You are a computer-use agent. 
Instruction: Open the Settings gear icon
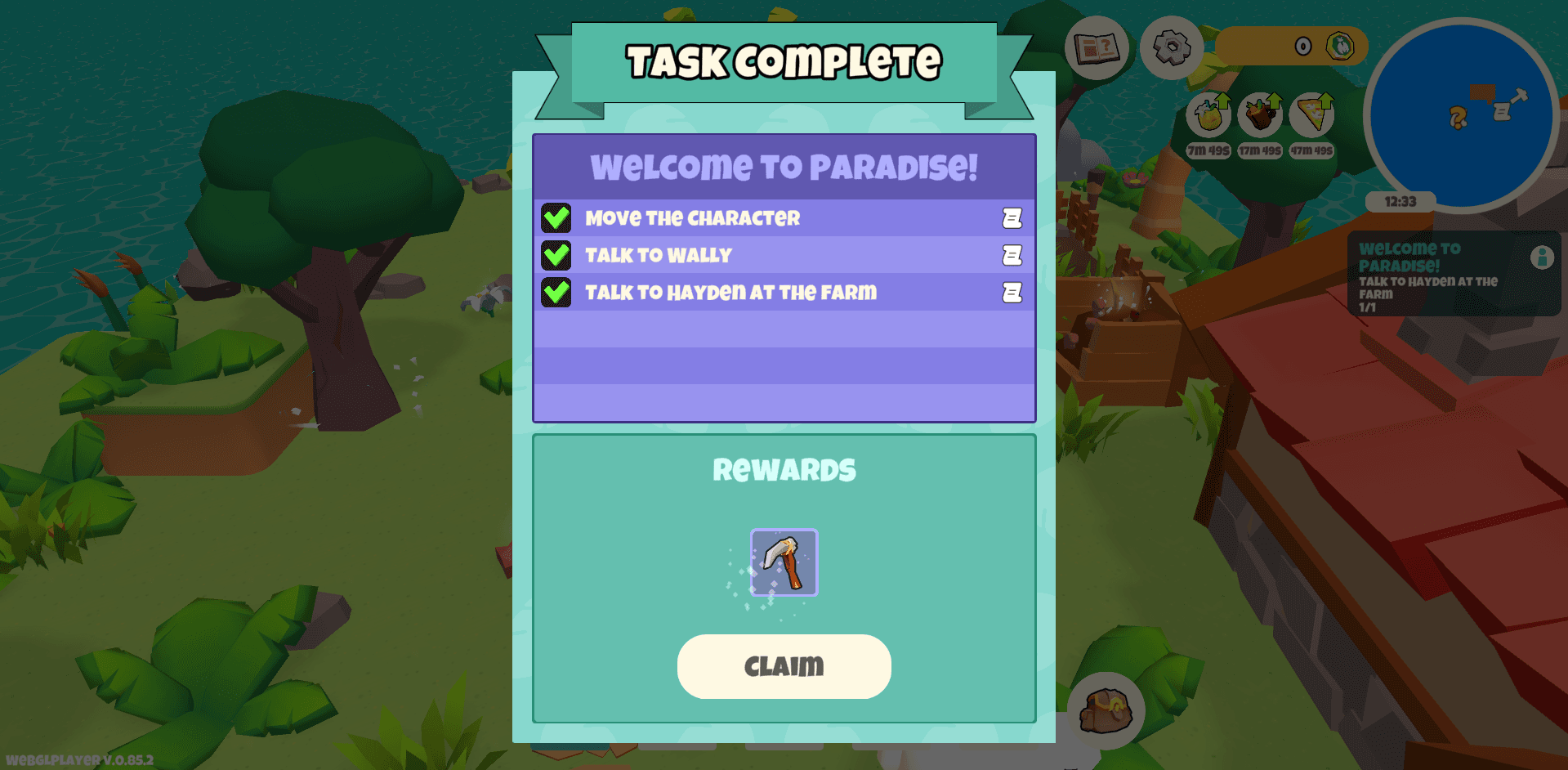click(1173, 48)
